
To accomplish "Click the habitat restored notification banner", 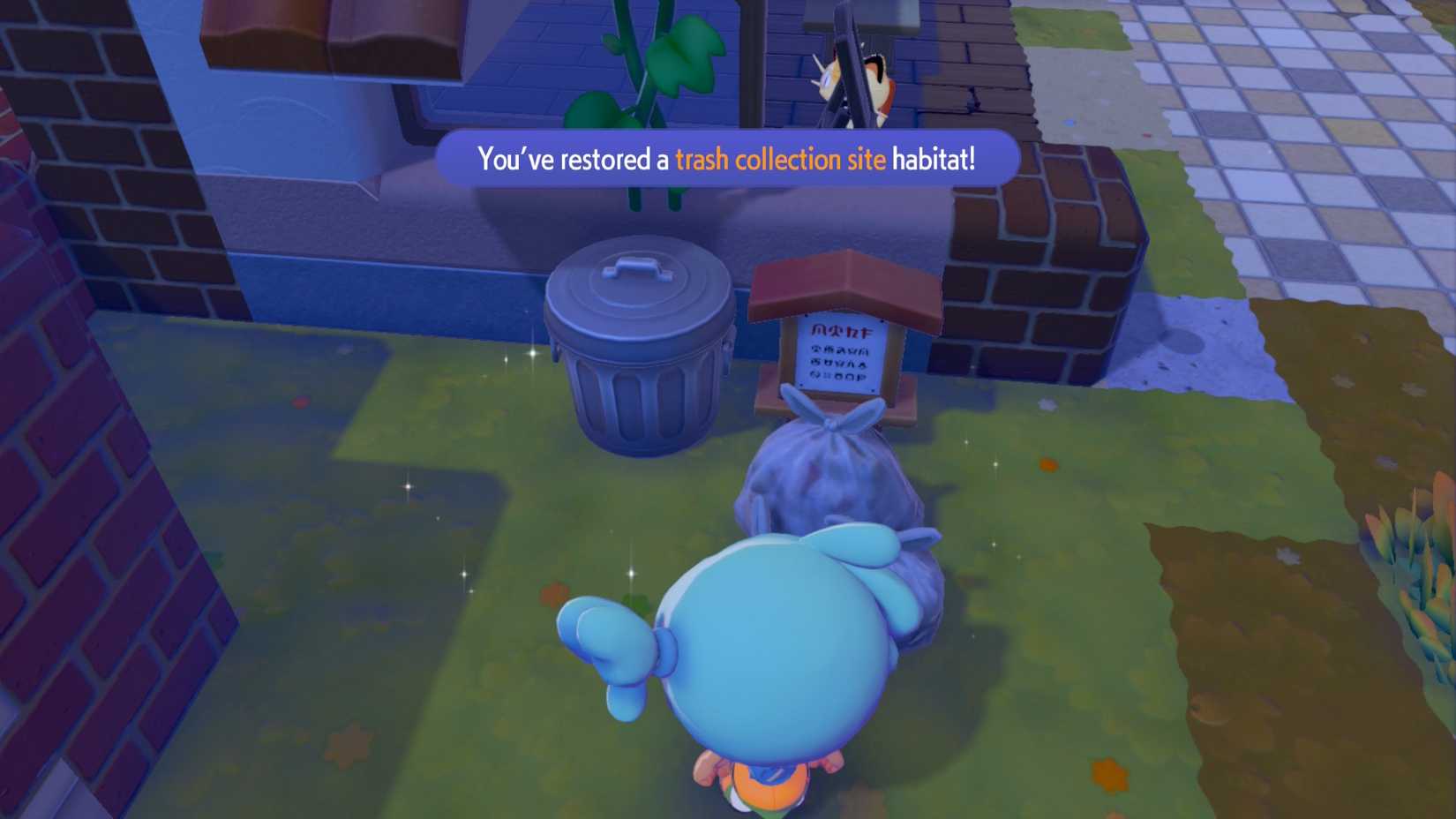I will click(x=728, y=159).
